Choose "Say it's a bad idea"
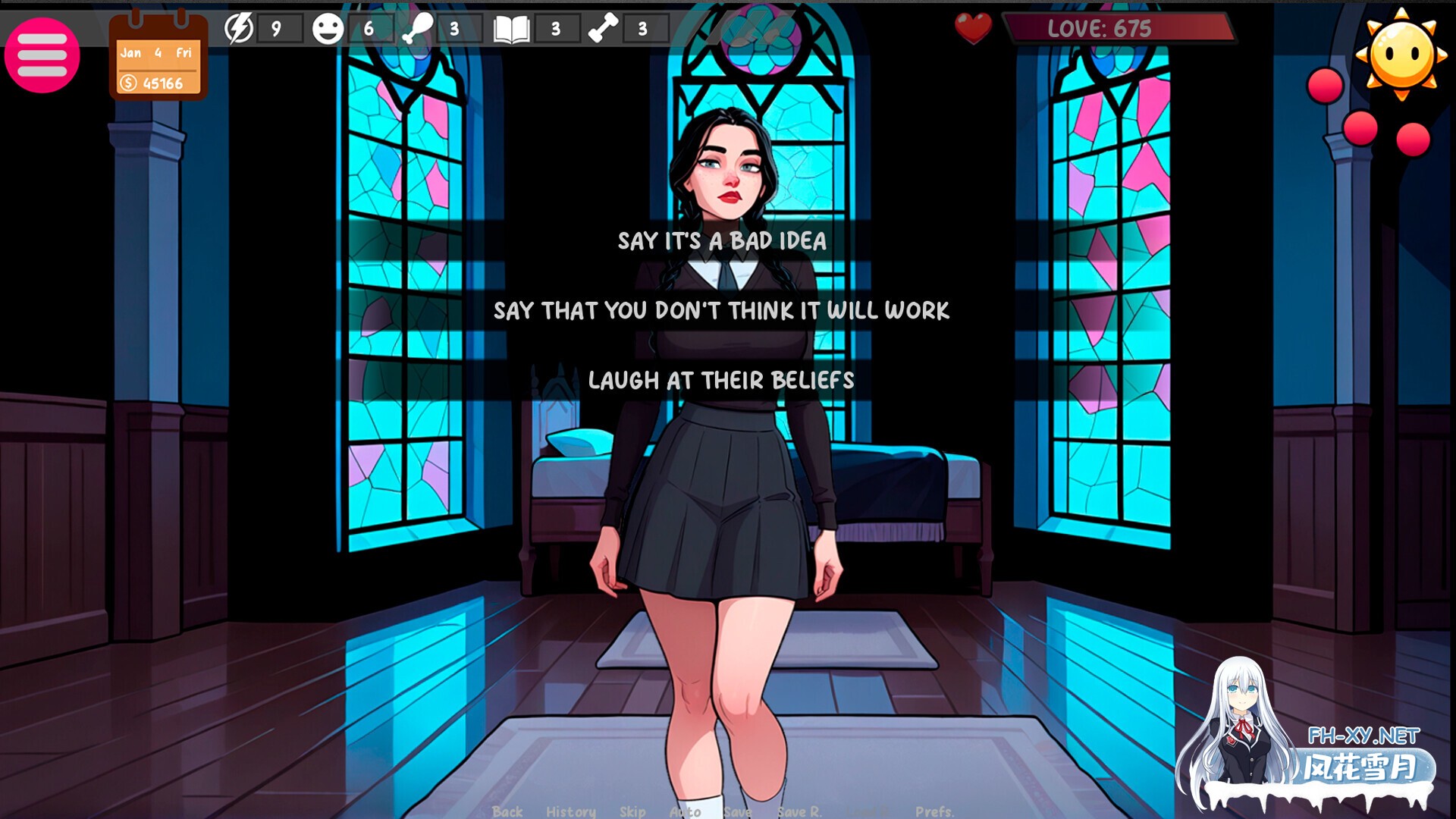Viewport: 1456px width, 819px height. (x=721, y=241)
